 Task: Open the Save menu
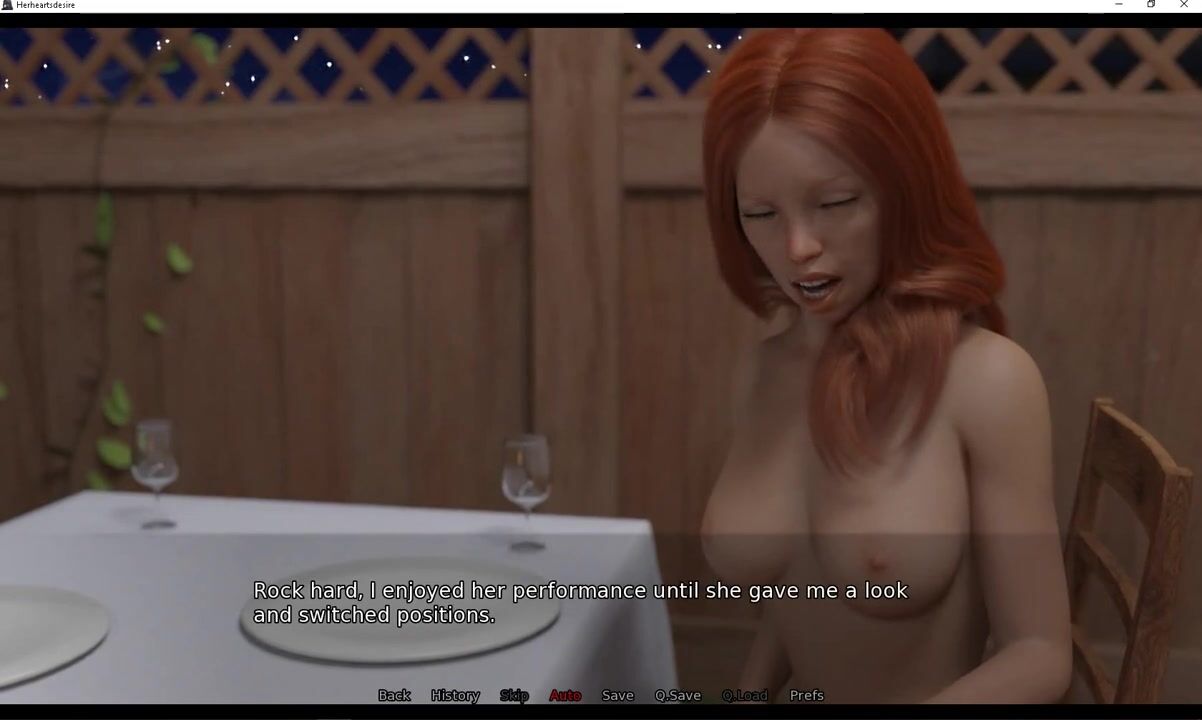617,695
